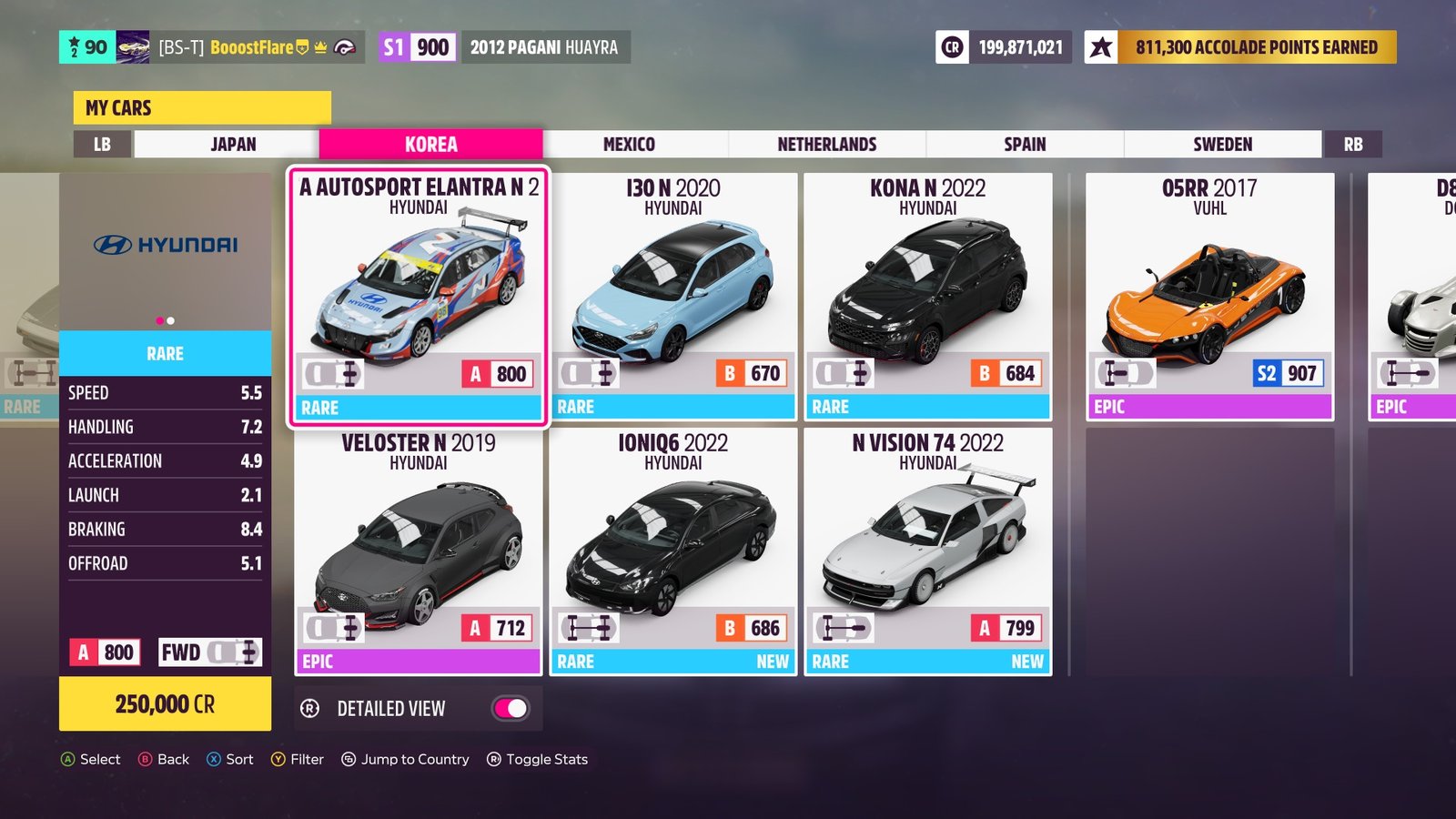Open the Filter option
This screenshot has width=1456, height=819.
click(x=298, y=759)
